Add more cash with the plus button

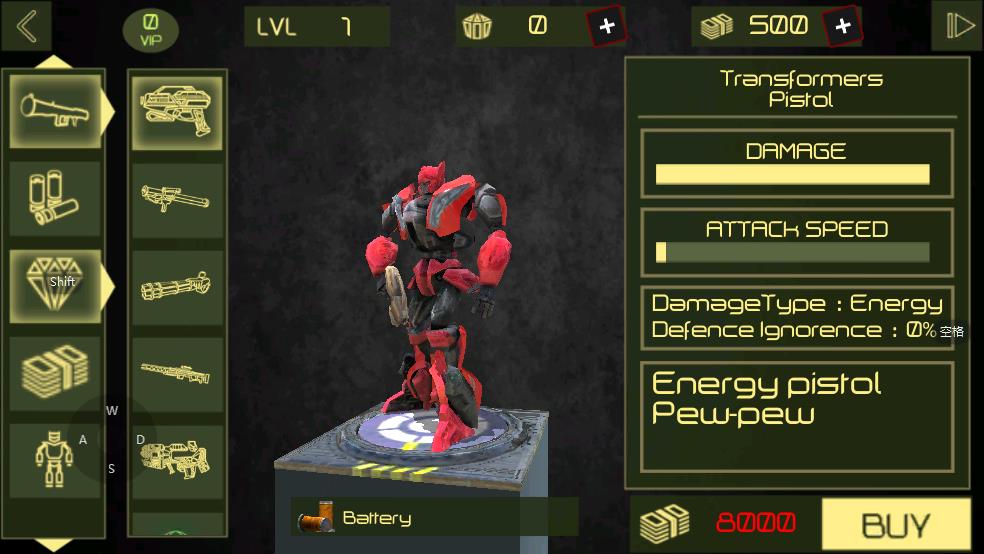[x=842, y=27]
